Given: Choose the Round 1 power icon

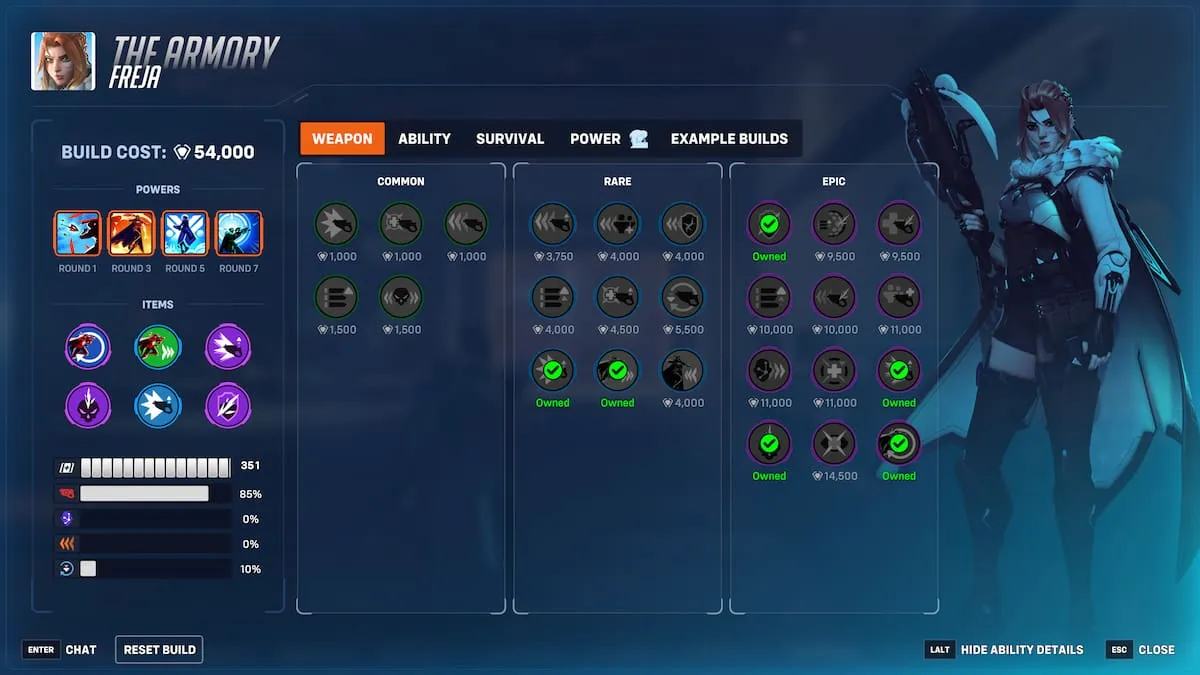Looking at the screenshot, I should [x=77, y=234].
